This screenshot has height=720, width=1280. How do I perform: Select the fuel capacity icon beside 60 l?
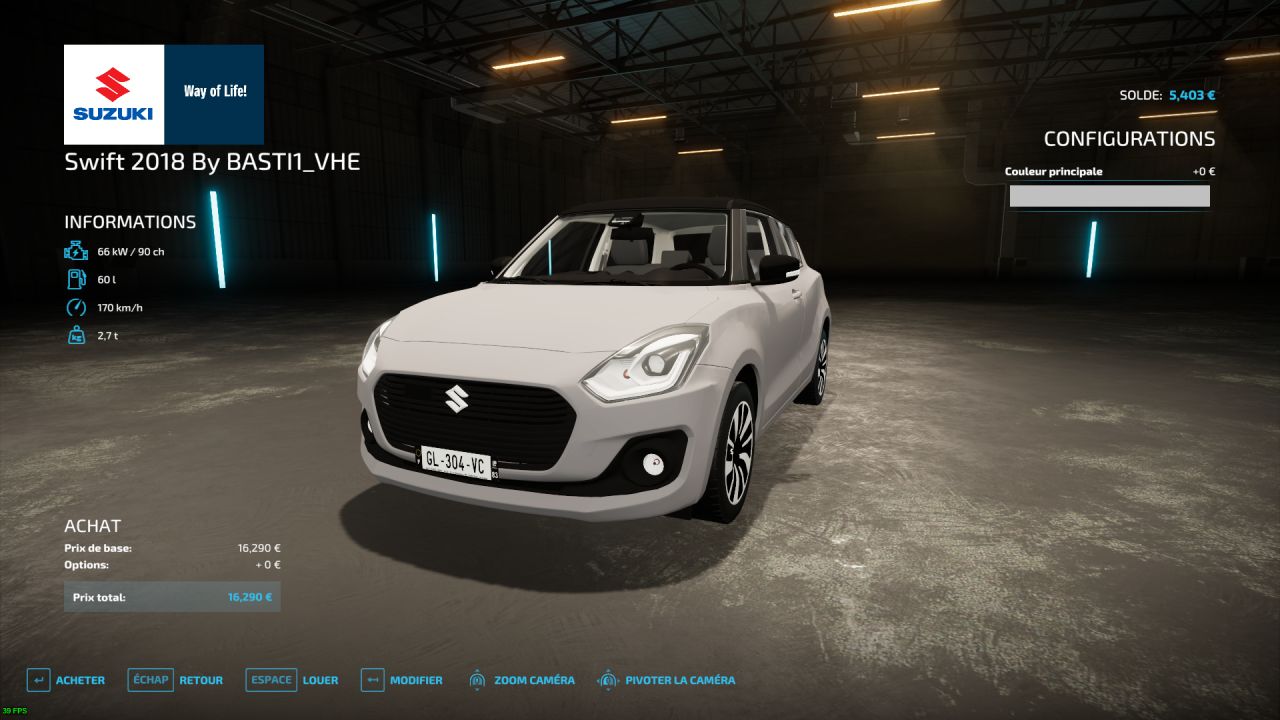click(x=76, y=280)
